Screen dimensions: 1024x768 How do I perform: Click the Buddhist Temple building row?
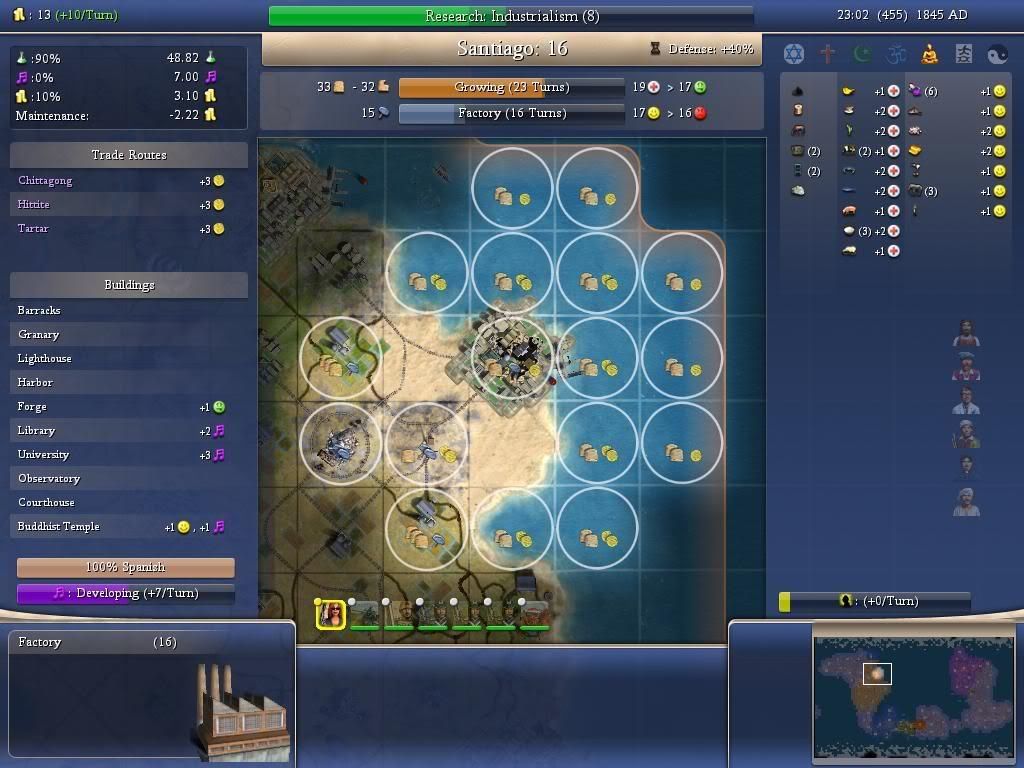[x=128, y=527]
